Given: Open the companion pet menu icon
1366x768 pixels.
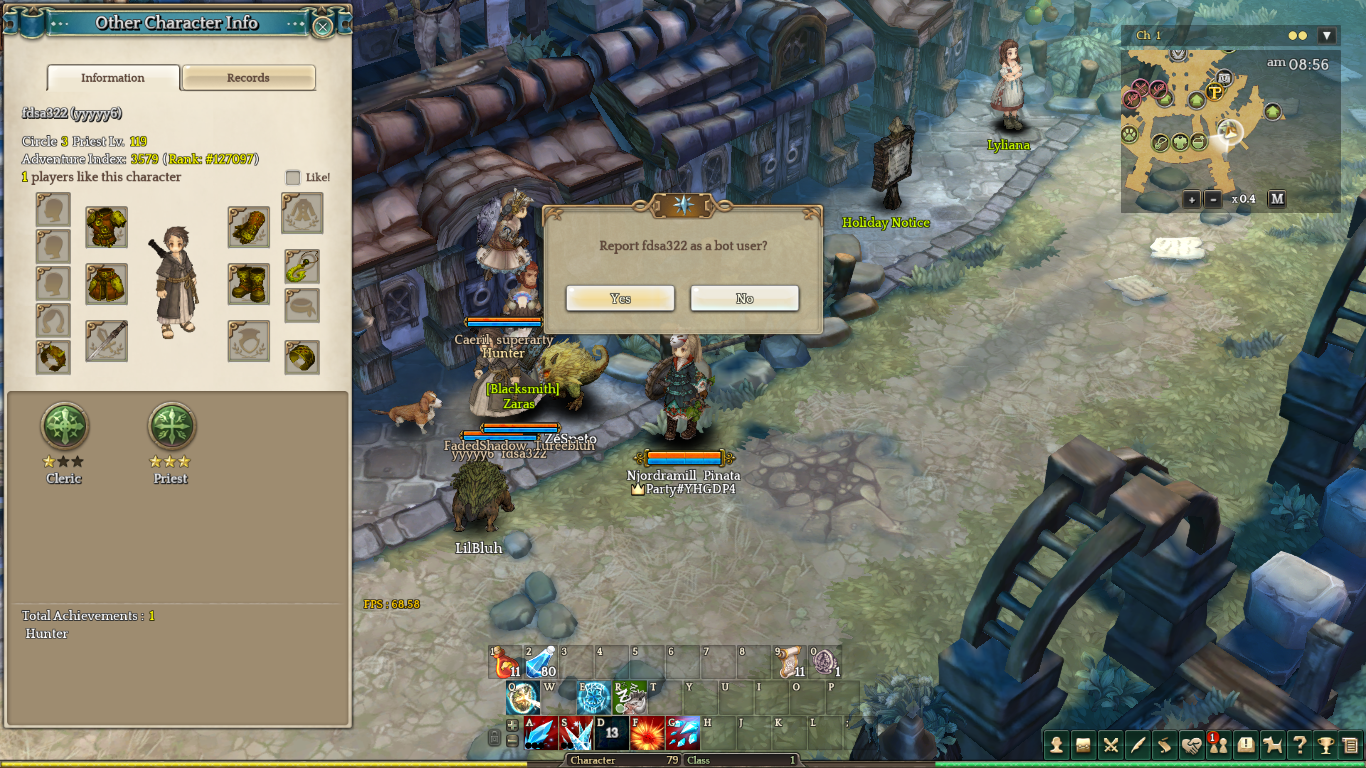Looking at the screenshot, I should pyautogui.click(x=1272, y=744).
